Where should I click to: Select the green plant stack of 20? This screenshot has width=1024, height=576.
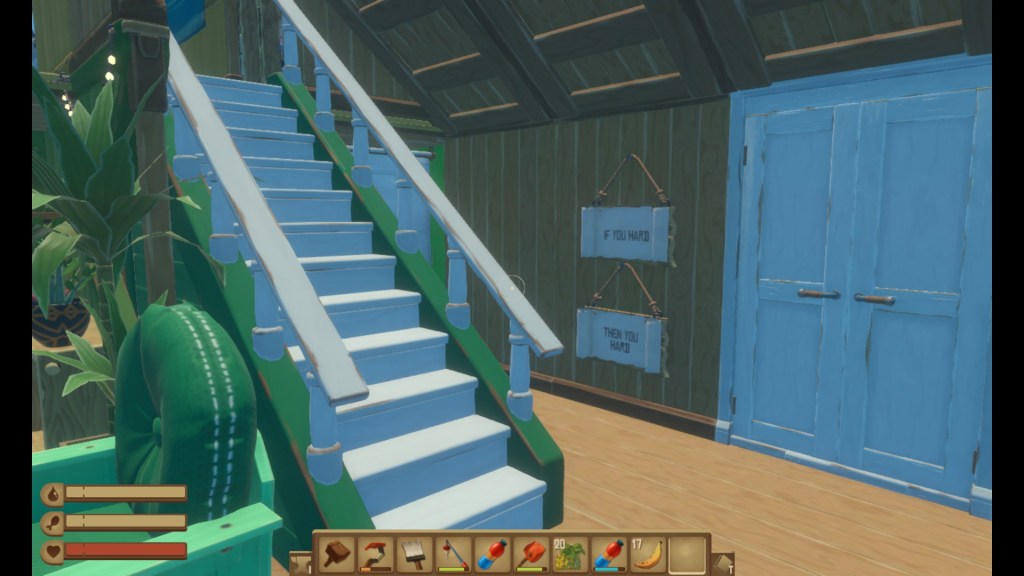[570, 553]
